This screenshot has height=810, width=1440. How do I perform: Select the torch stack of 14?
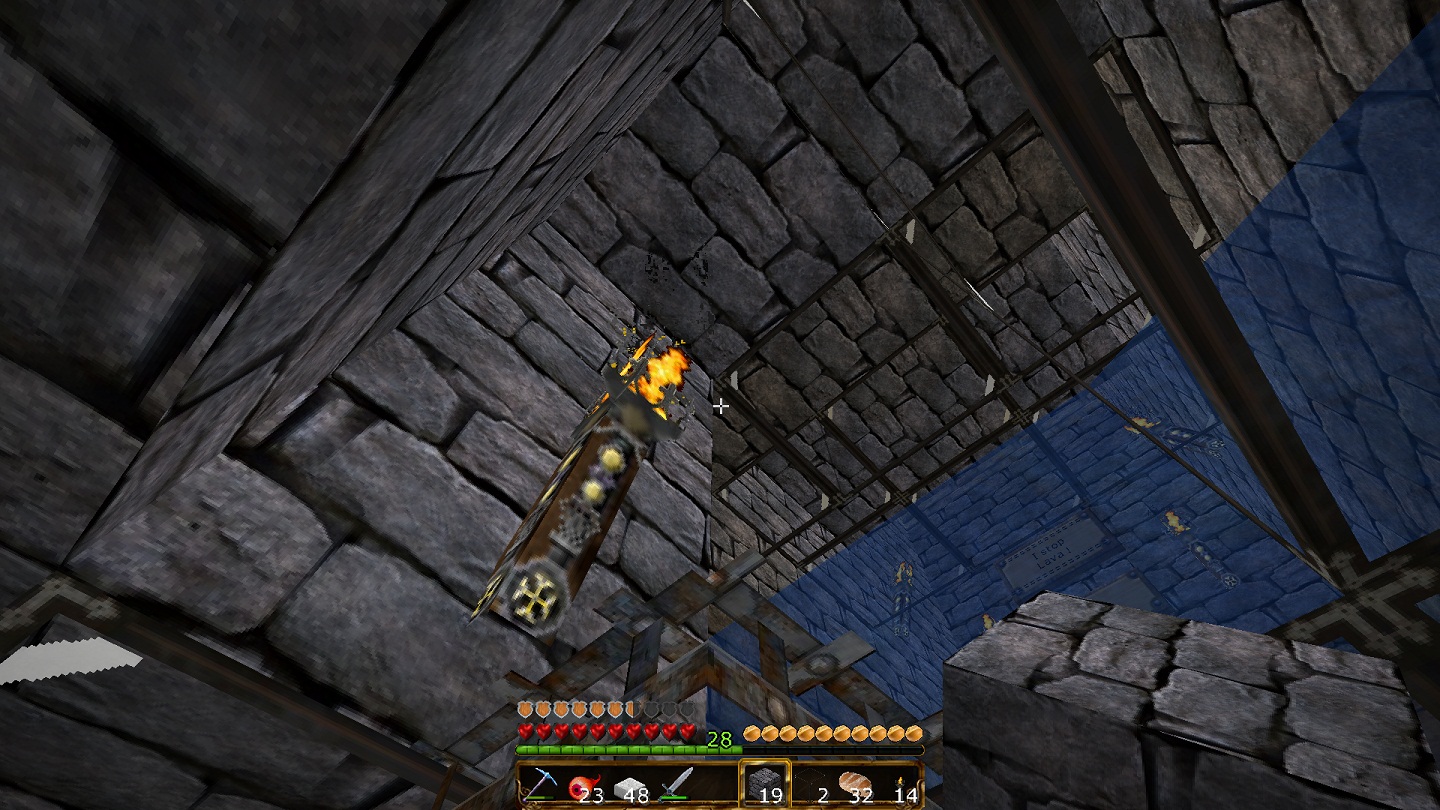898,784
